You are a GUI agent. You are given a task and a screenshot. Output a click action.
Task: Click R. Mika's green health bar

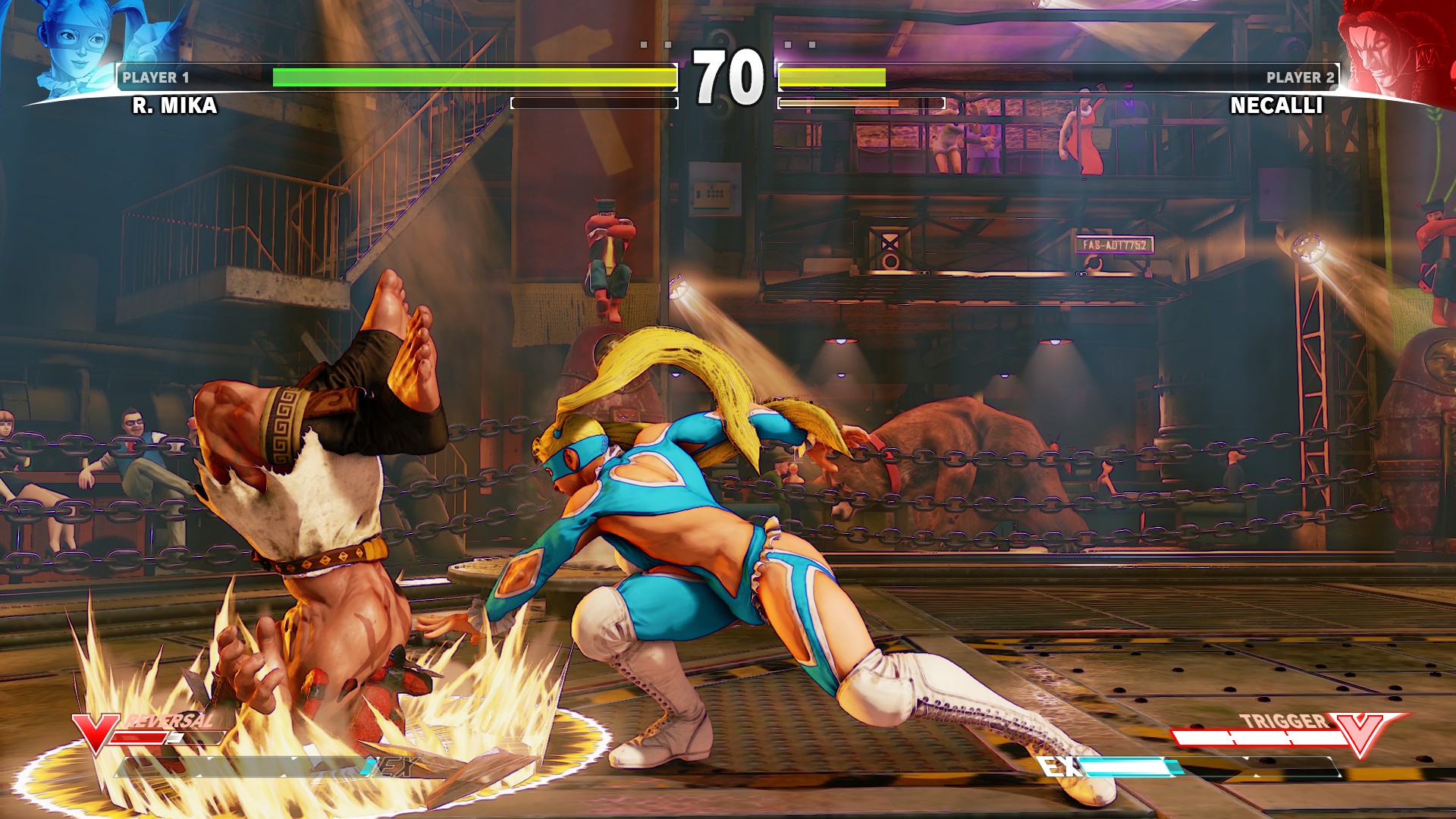[x=379, y=76]
